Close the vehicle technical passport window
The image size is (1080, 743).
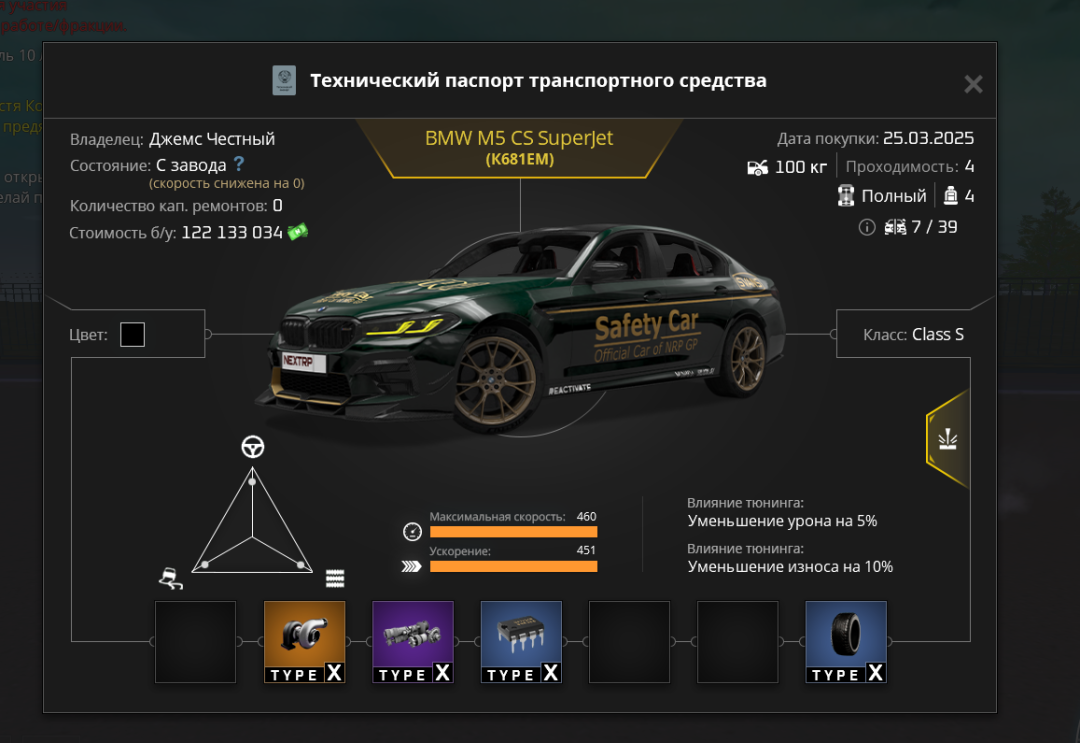[973, 85]
